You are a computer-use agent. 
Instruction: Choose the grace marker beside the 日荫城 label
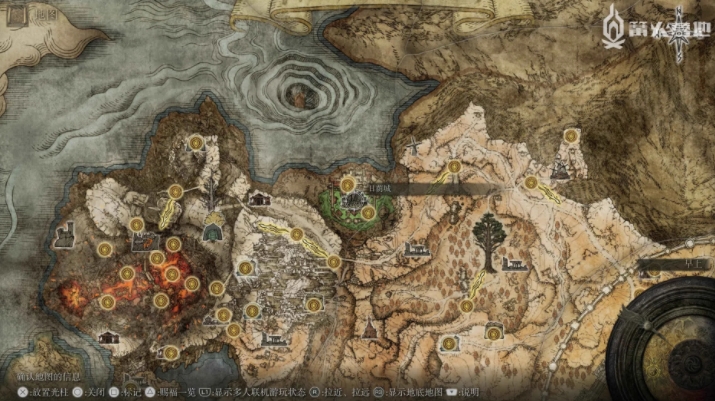tap(348, 183)
